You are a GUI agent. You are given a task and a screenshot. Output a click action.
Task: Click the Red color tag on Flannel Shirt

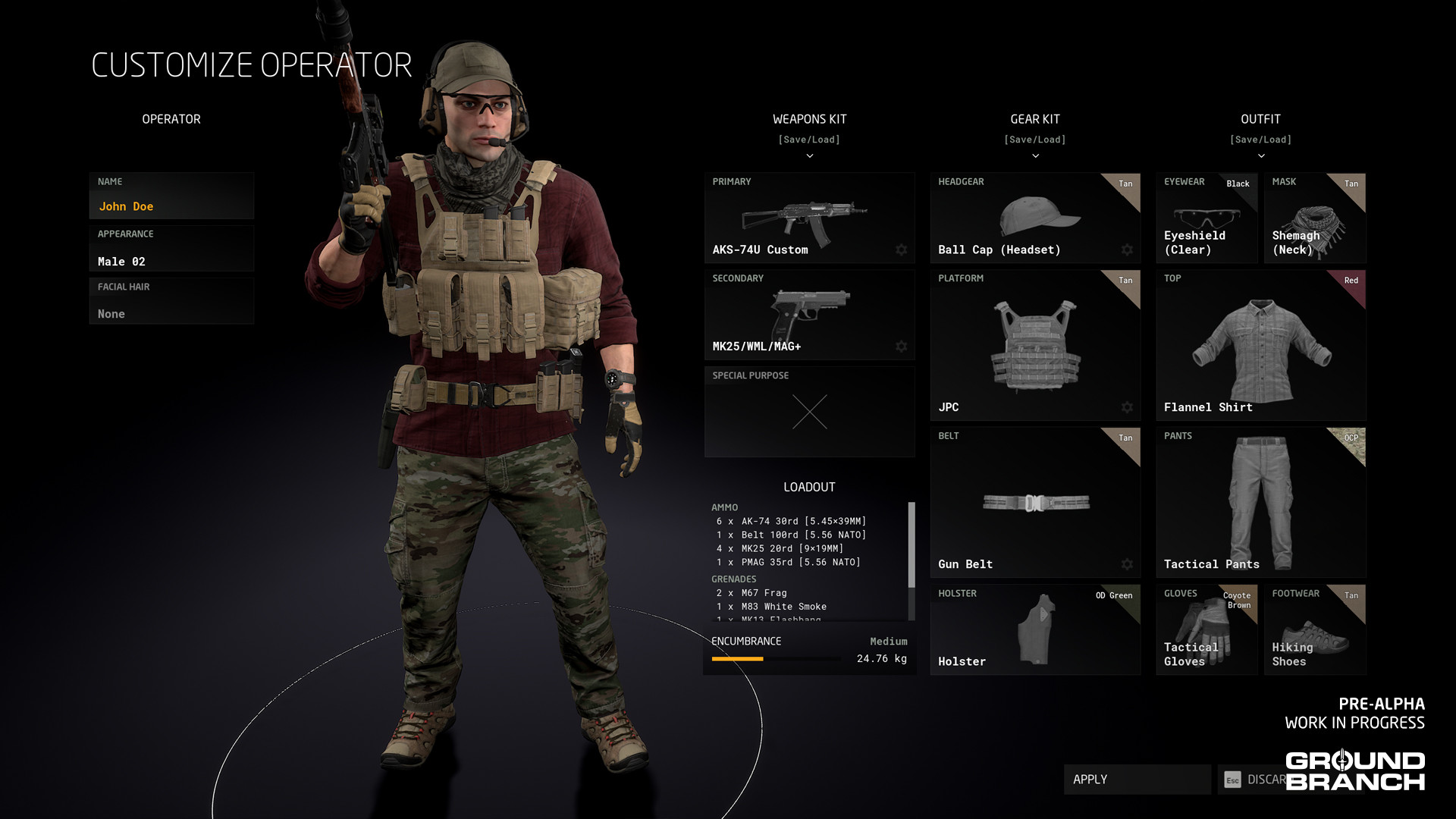[1351, 281]
